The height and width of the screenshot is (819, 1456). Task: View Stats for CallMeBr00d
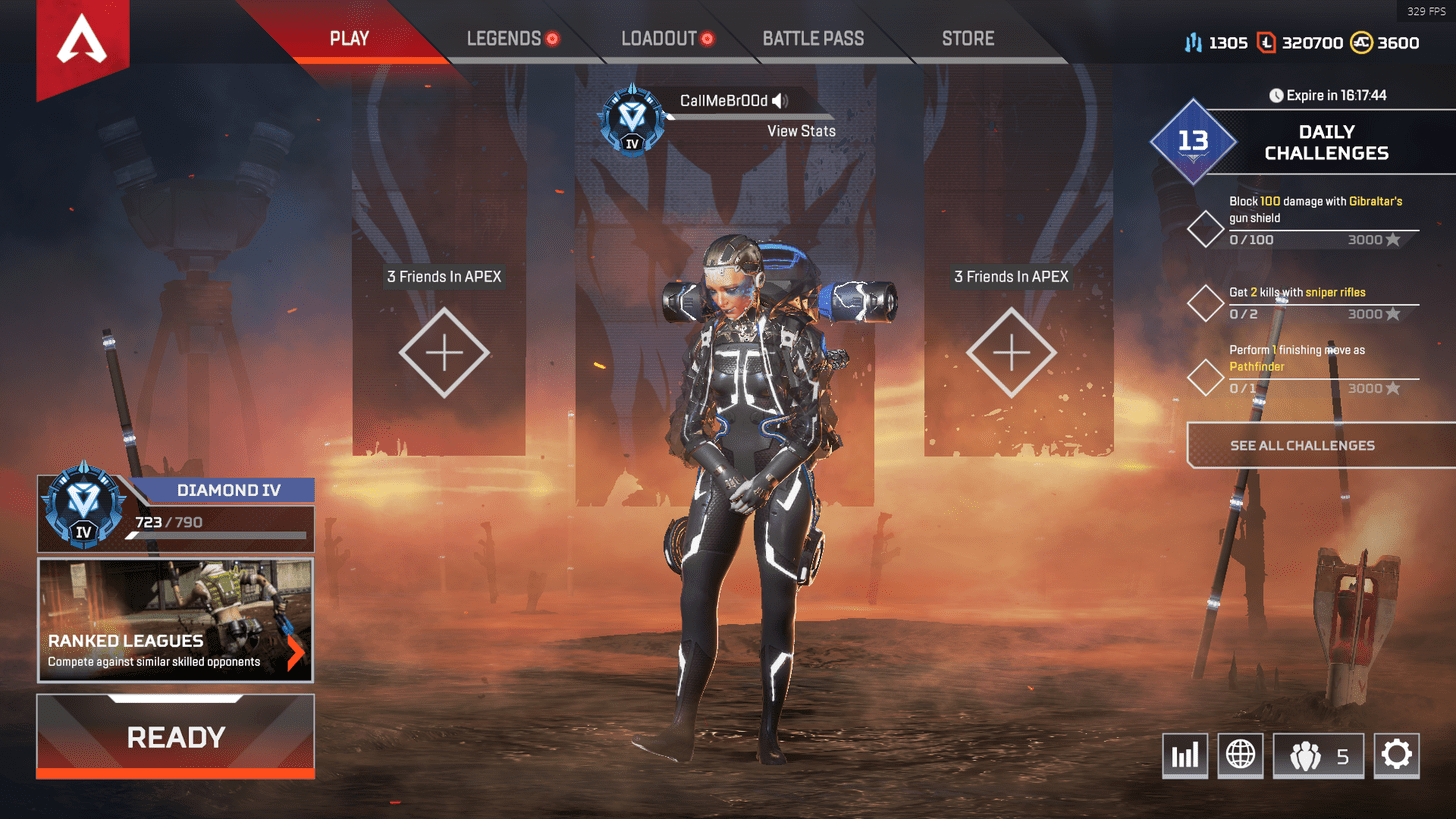tap(801, 131)
